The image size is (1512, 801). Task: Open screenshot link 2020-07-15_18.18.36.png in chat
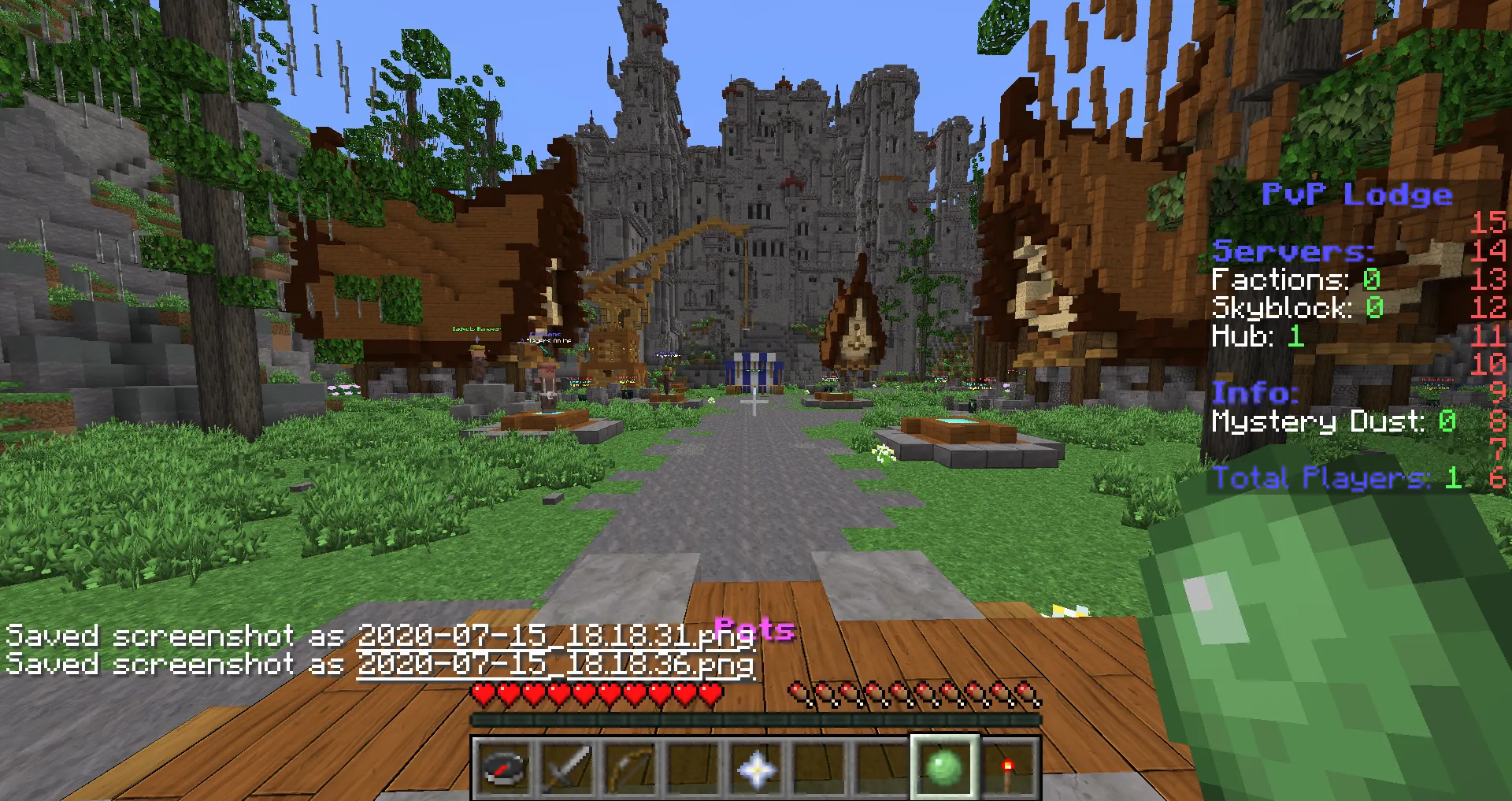pyautogui.click(x=555, y=664)
